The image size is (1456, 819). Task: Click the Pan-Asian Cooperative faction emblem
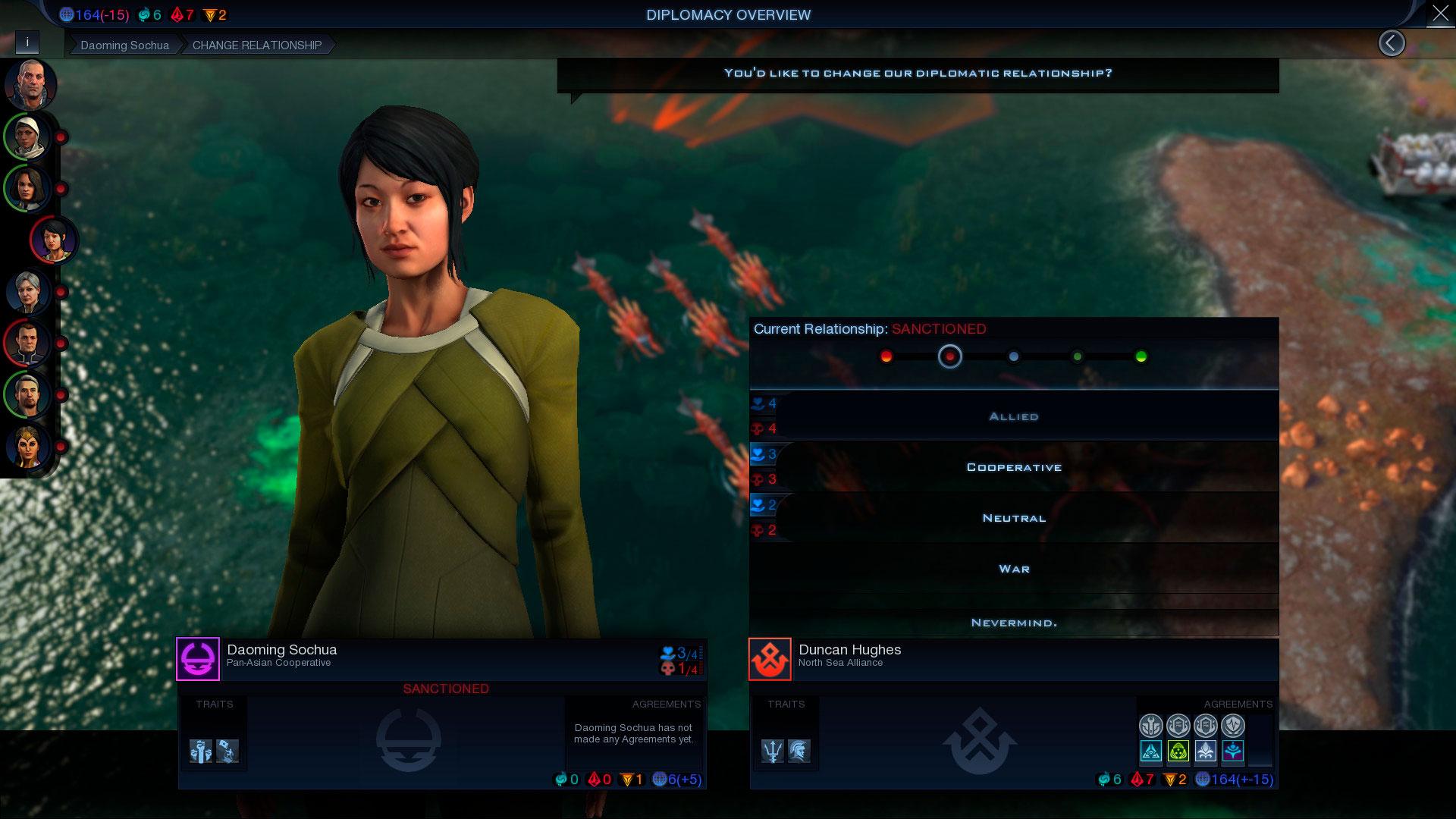click(198, 659)
